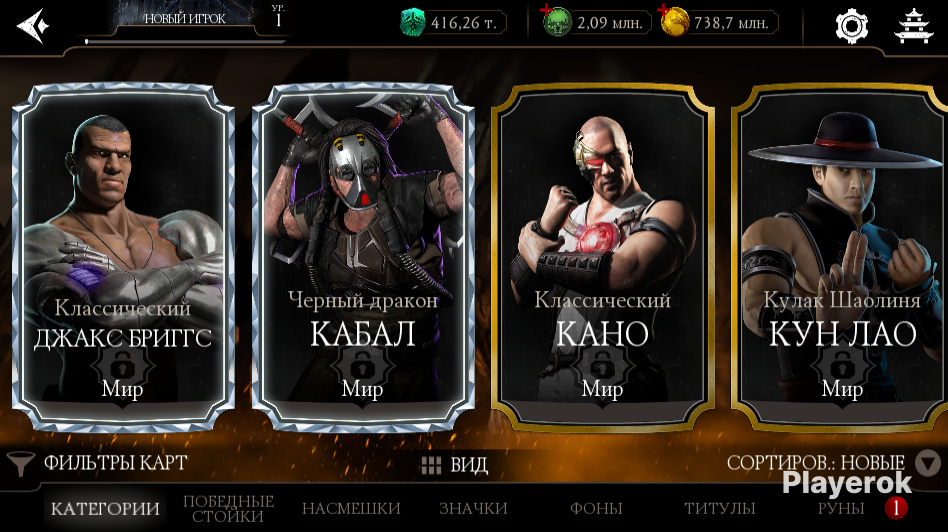This screenshot has width=948, height=532.
Task: Open the ФОНЫ backgrounds tab
Action: (596, 509)
